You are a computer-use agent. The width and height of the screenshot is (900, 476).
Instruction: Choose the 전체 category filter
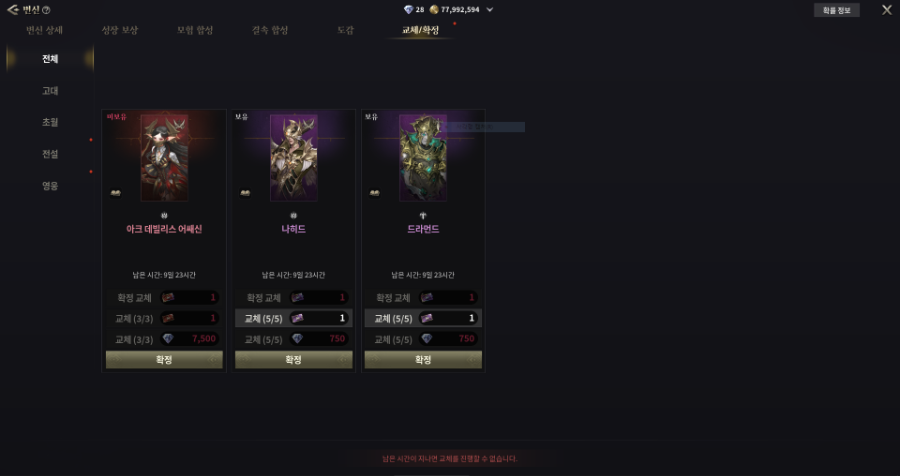50,59
